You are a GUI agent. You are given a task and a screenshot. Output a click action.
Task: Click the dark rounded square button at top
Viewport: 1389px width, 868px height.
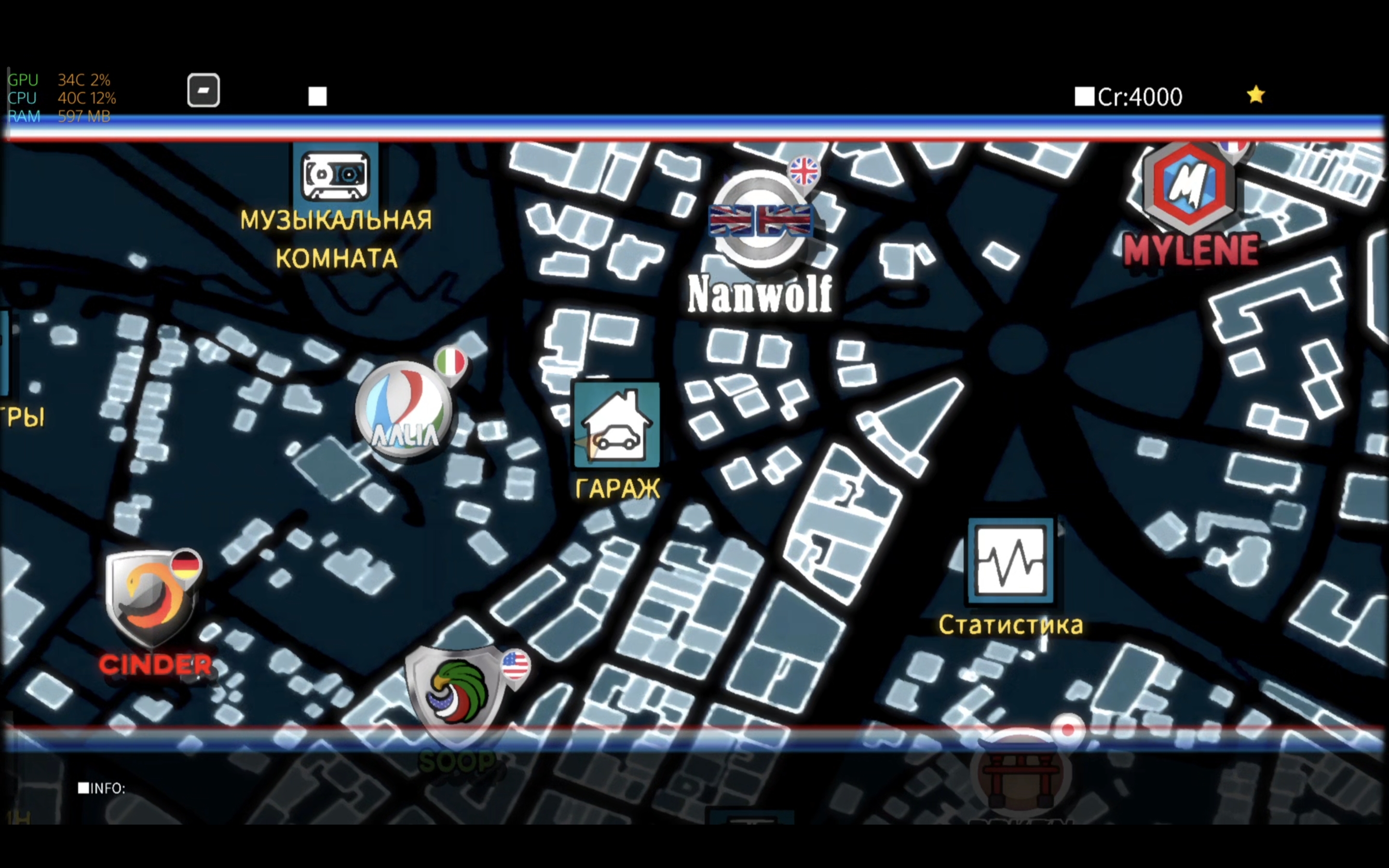204,90
